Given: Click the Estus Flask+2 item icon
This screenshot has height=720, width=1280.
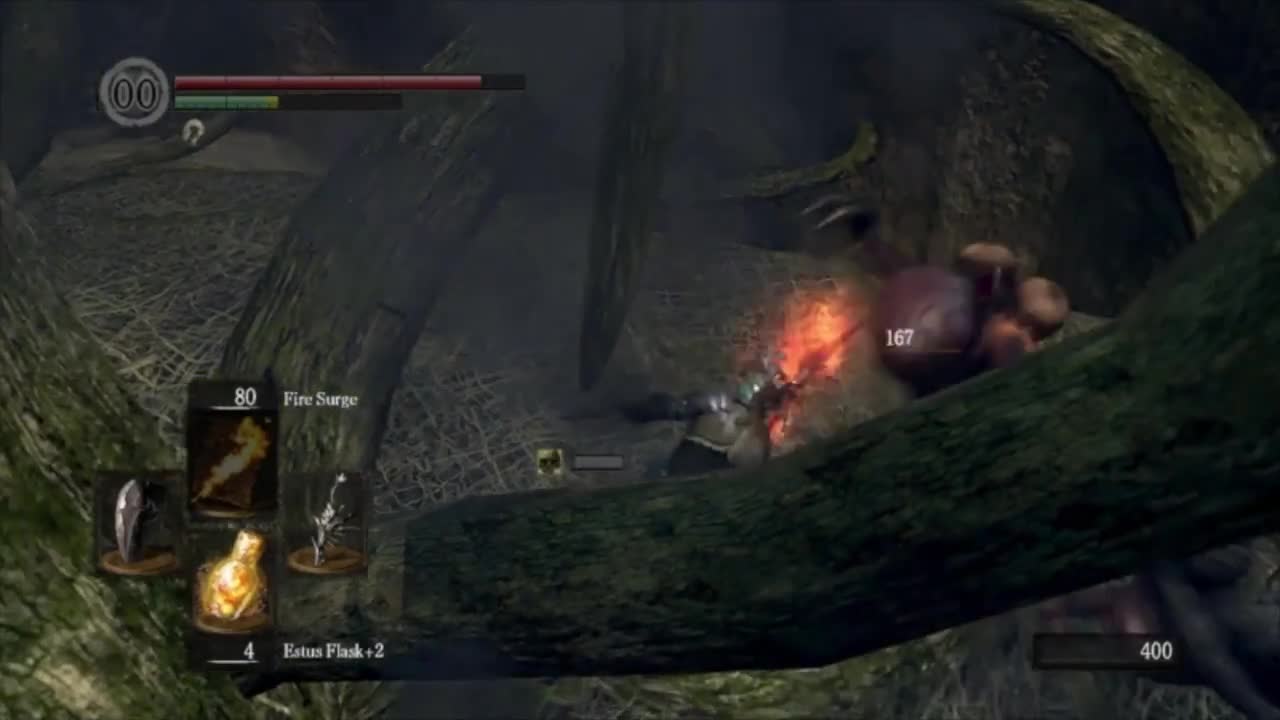Looking at the screenshot, I should click(232, 580).
